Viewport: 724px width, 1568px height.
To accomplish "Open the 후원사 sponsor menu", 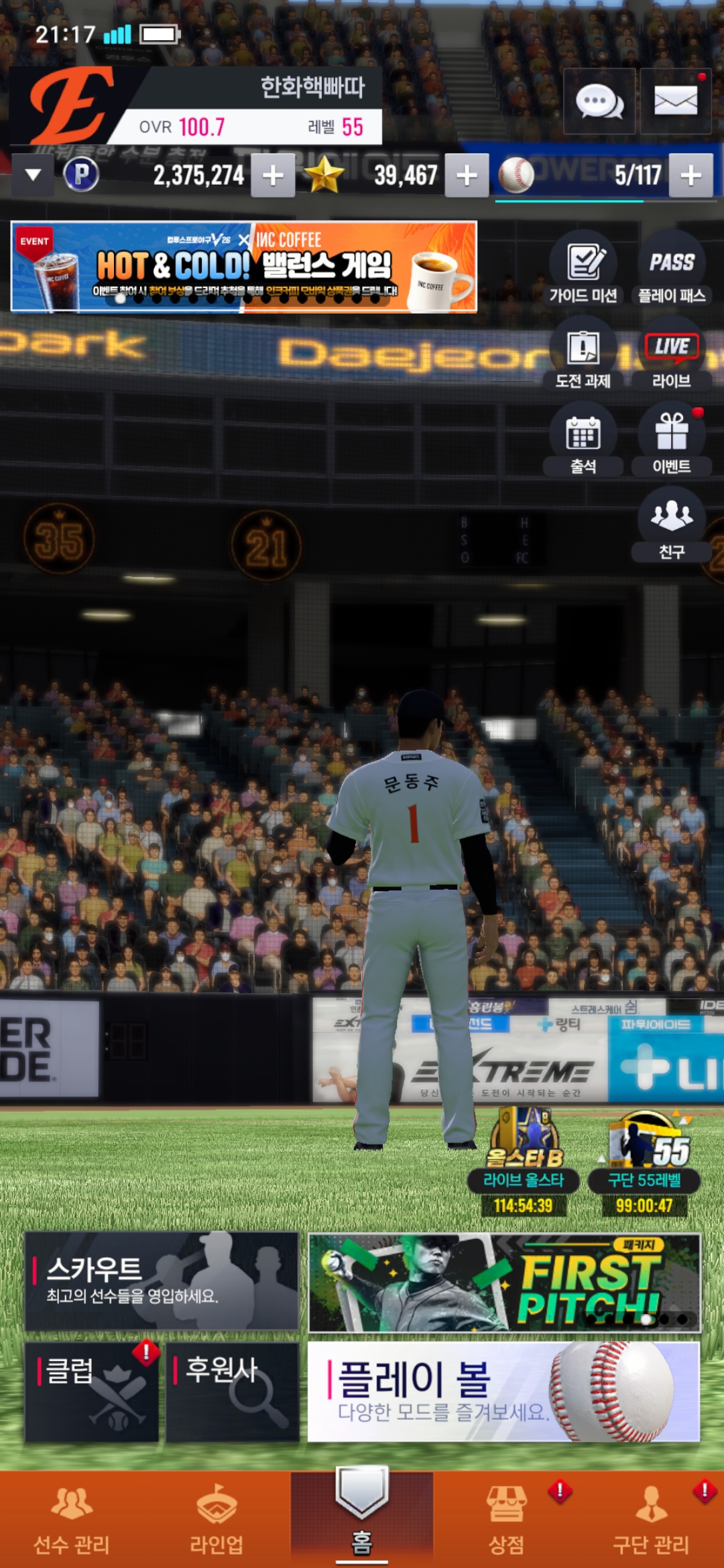I will pyautogui.click(x=232, y=1392).
